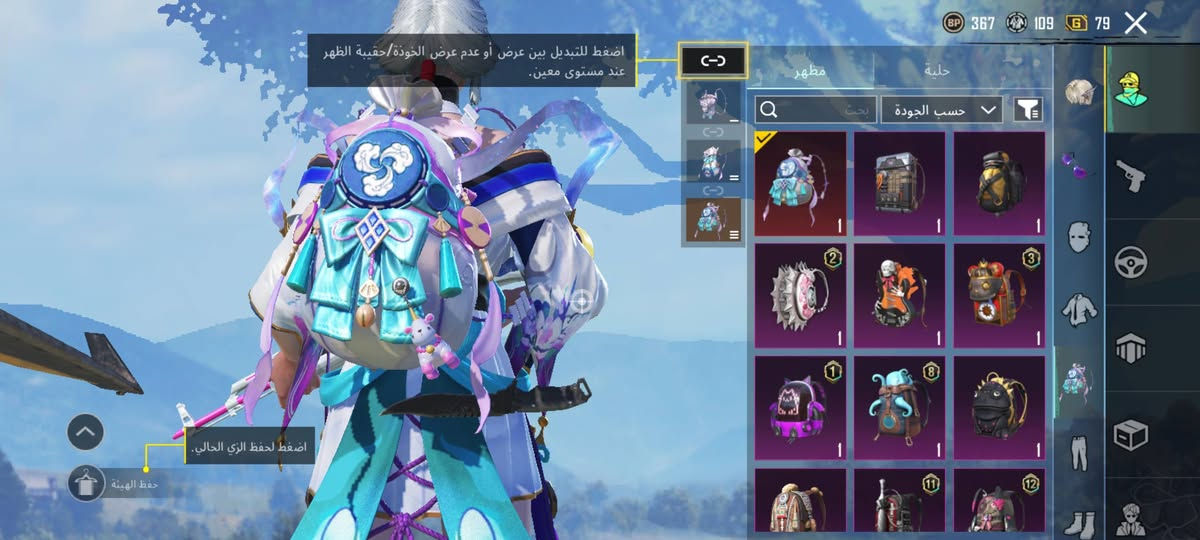Screen dimensions: 1200x540
Task: Open the pistol weapon skins category
Action: (1131, 178)
